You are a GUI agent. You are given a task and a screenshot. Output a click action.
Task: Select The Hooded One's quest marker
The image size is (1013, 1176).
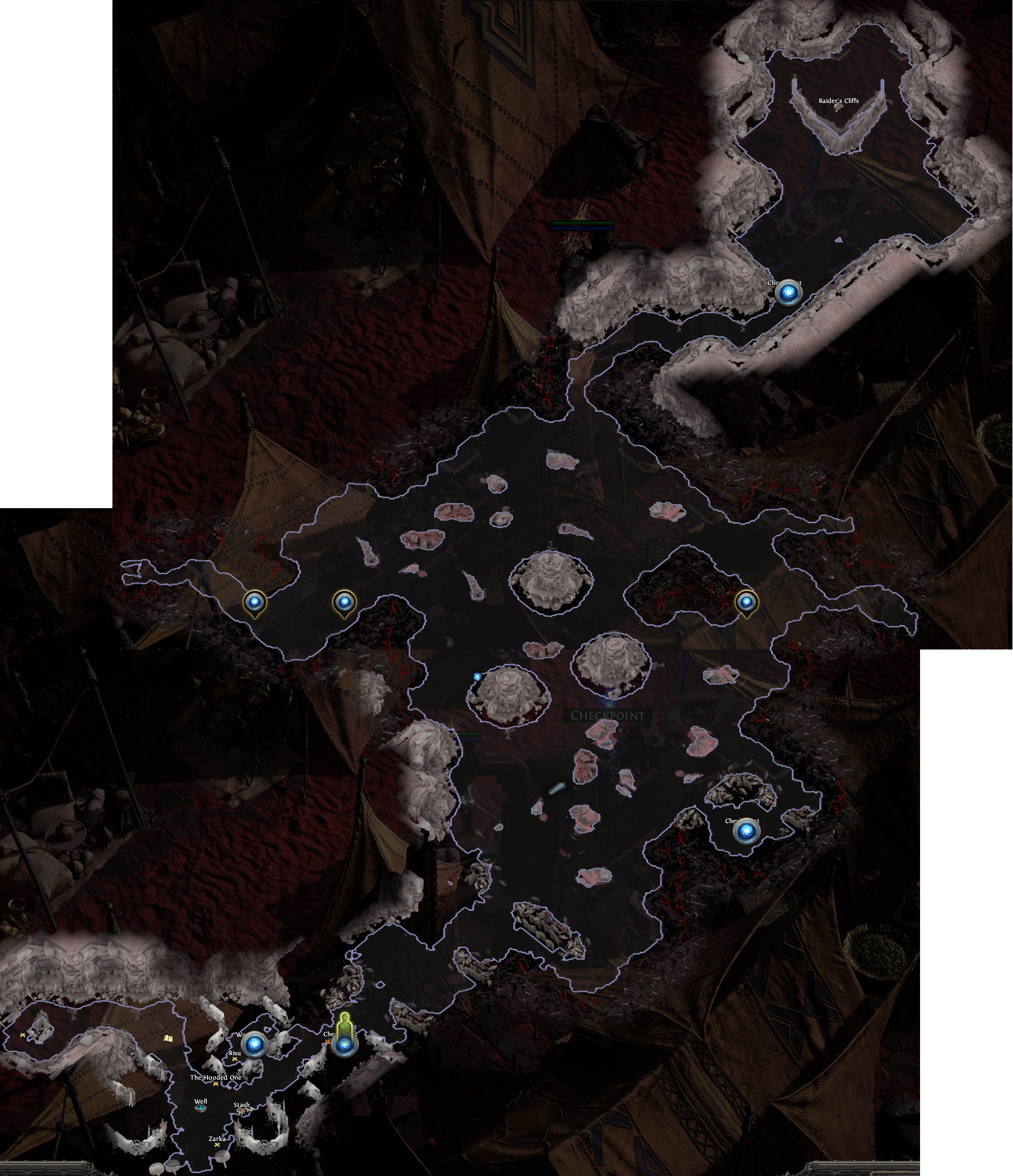click(x=215, y=1084)
